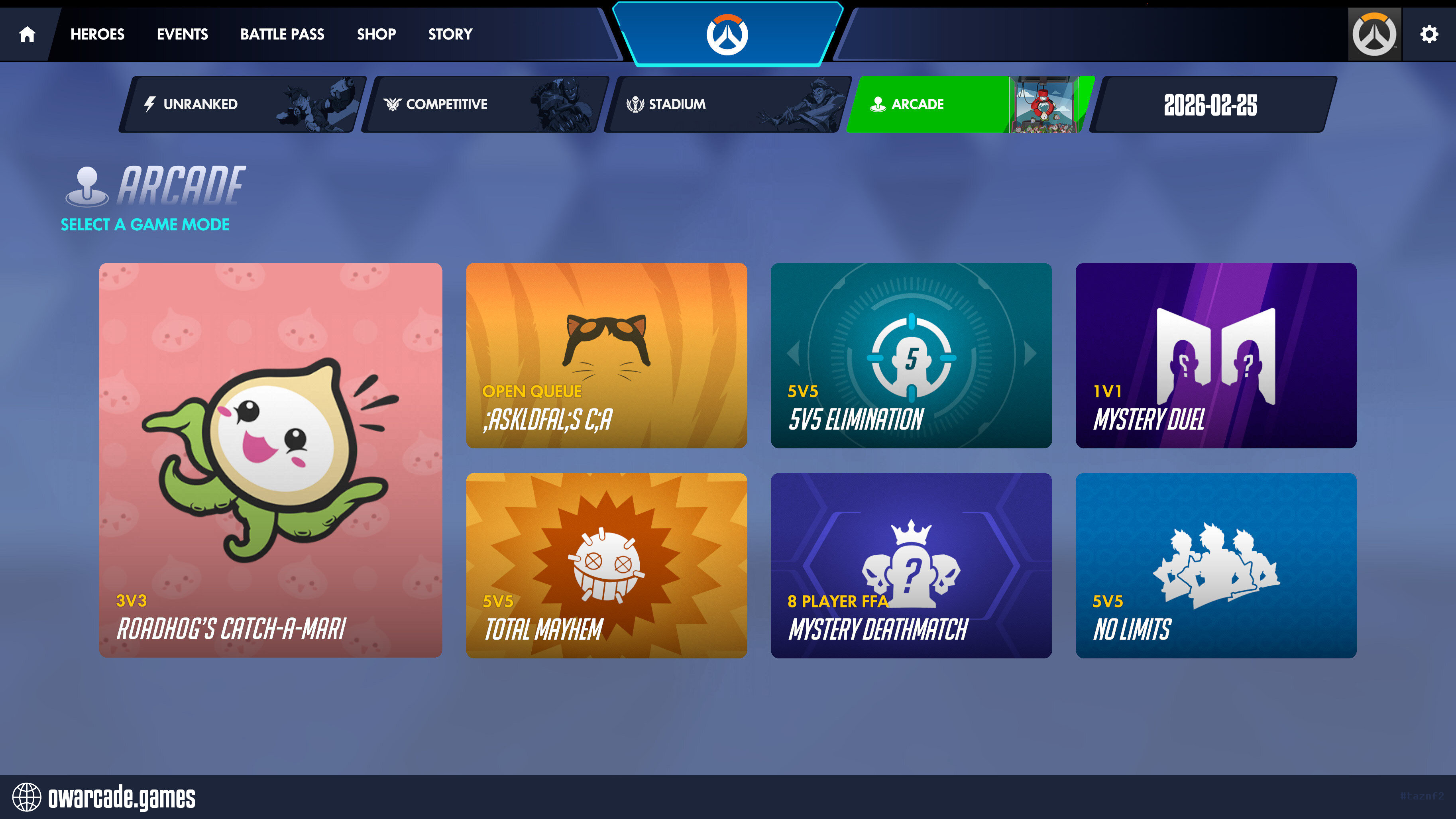This screenshot has height=819, width=1456.
Task: Go to the home screen icon
Action: tap(27, 35)
